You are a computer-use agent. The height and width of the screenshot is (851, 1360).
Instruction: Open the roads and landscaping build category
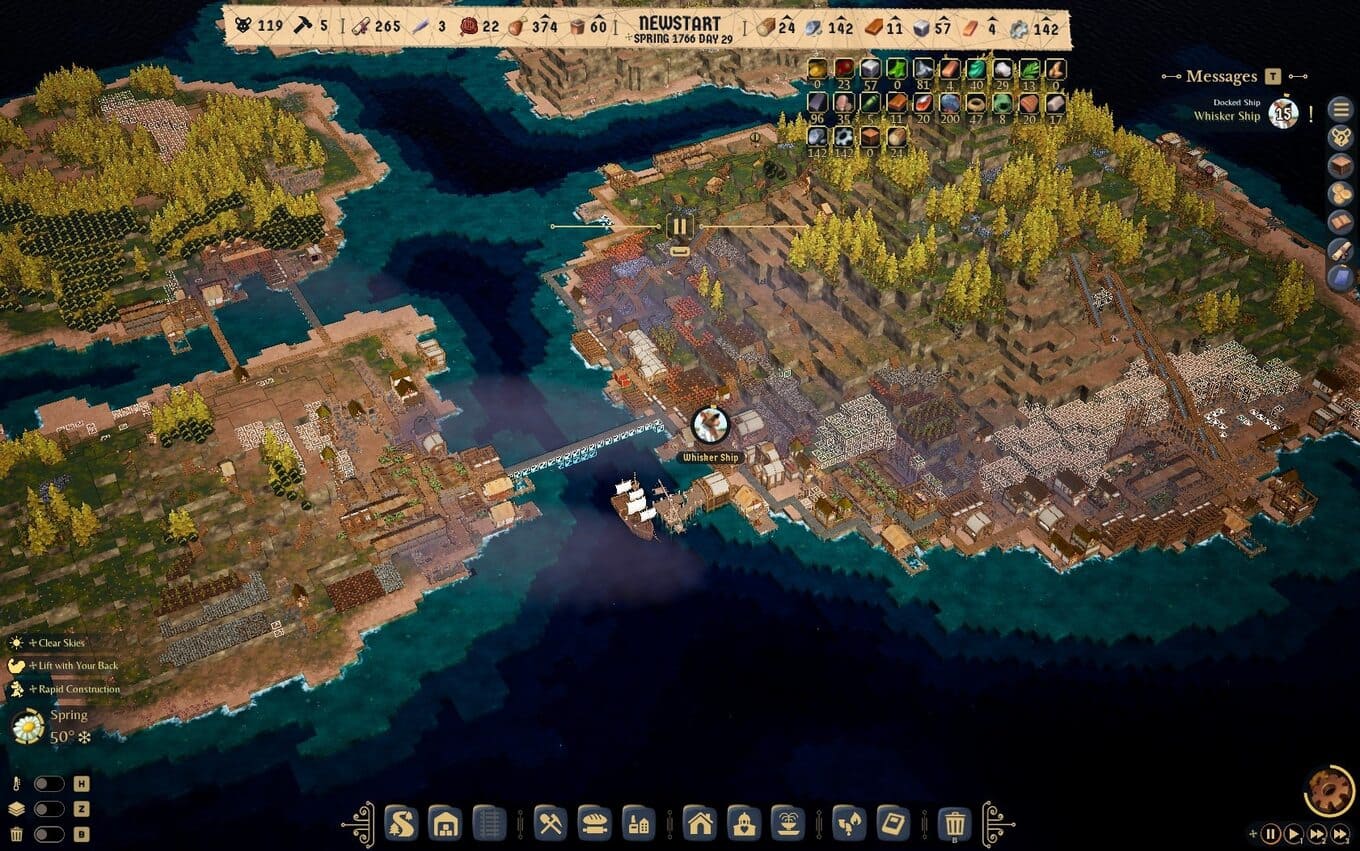tap(400, 823)
